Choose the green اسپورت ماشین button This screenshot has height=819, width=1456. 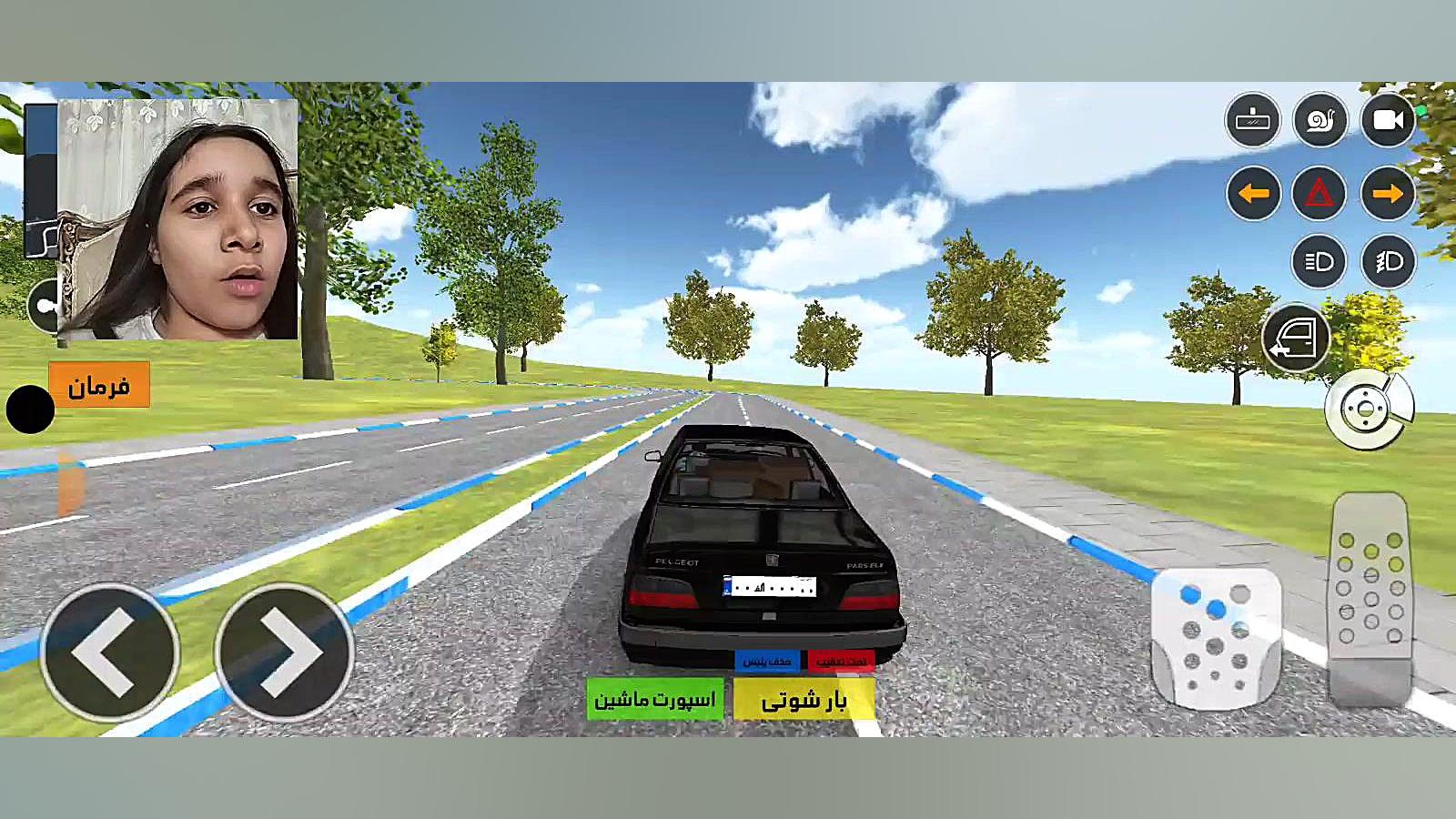tap(655, 699)
